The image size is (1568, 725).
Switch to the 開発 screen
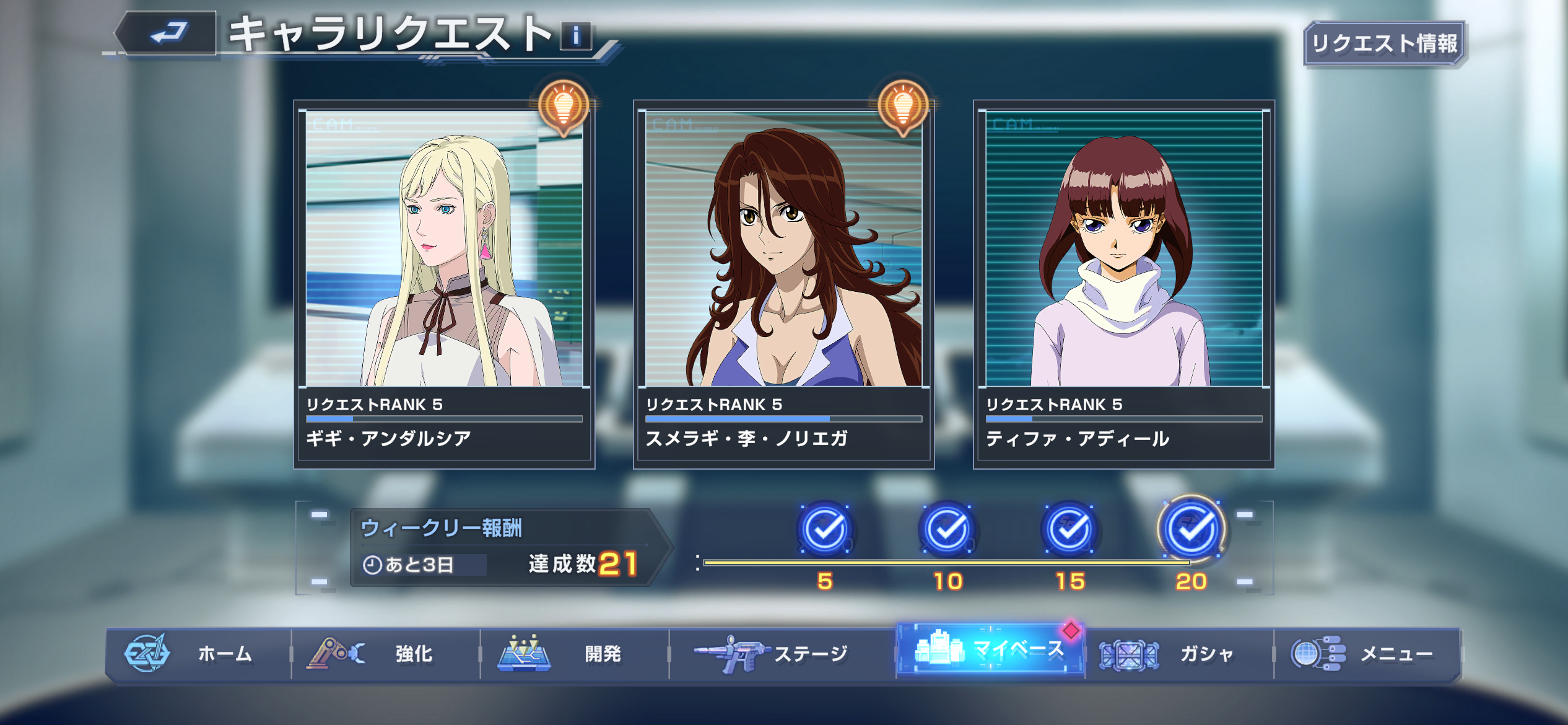pyautogui.click(x=575, y=654)
